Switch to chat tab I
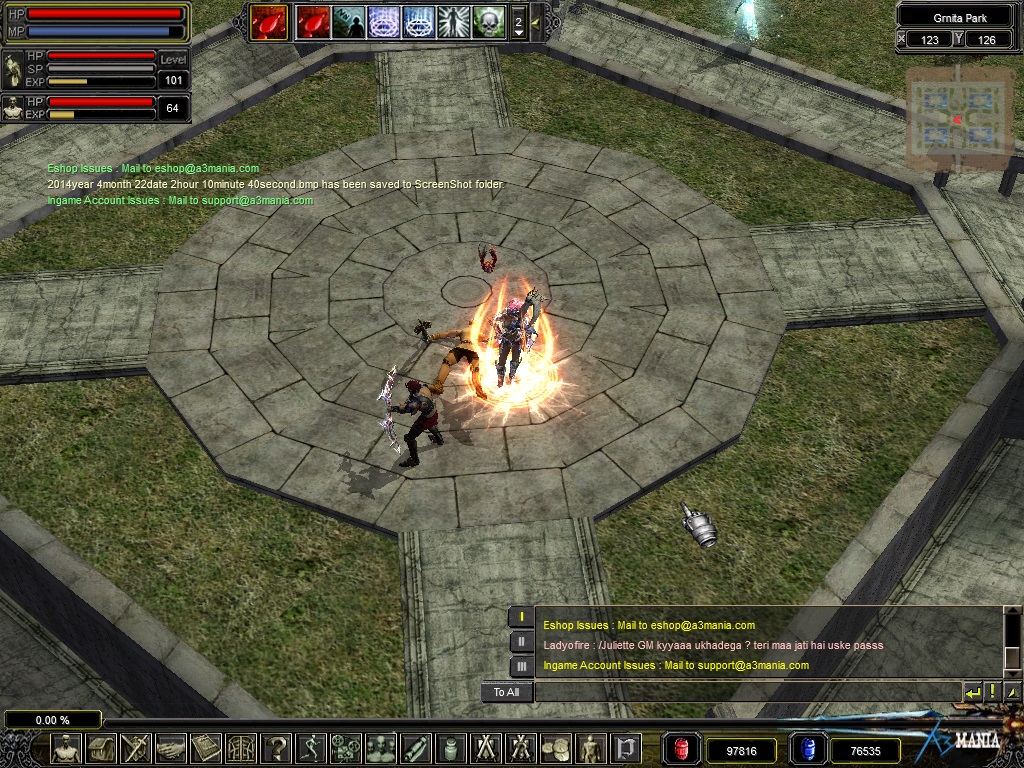1024x768 pixels. click(x=521, y=616)
